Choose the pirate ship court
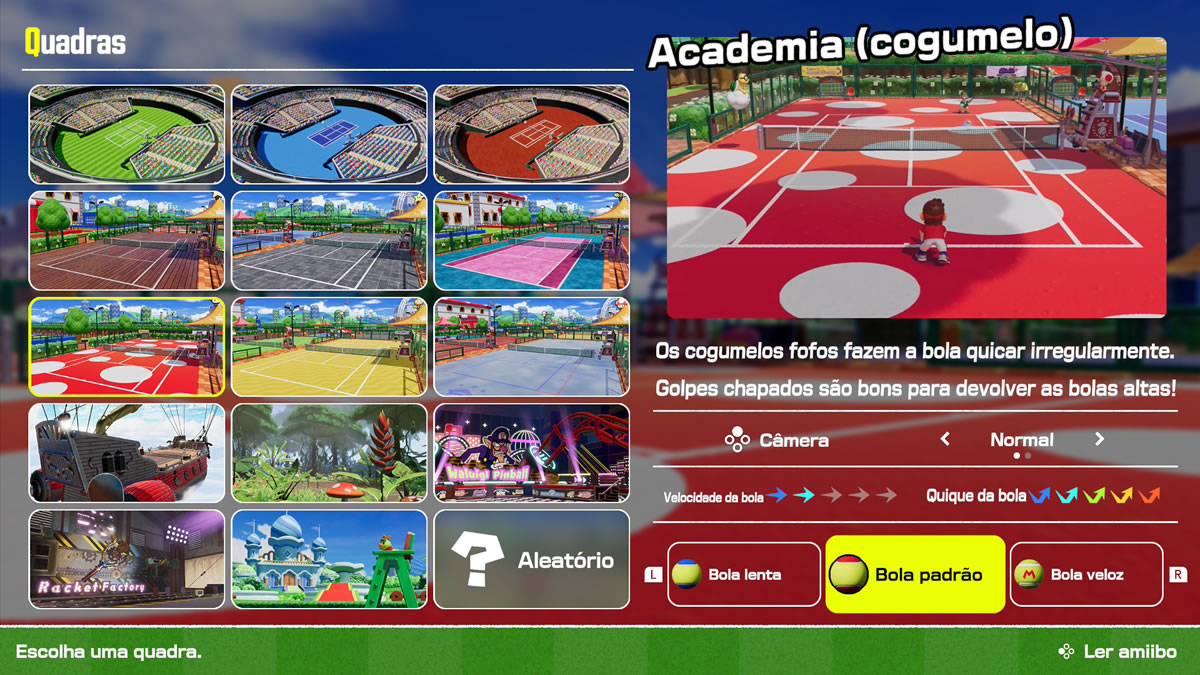This screenshot has height=675, width=1200. [127, 453]
